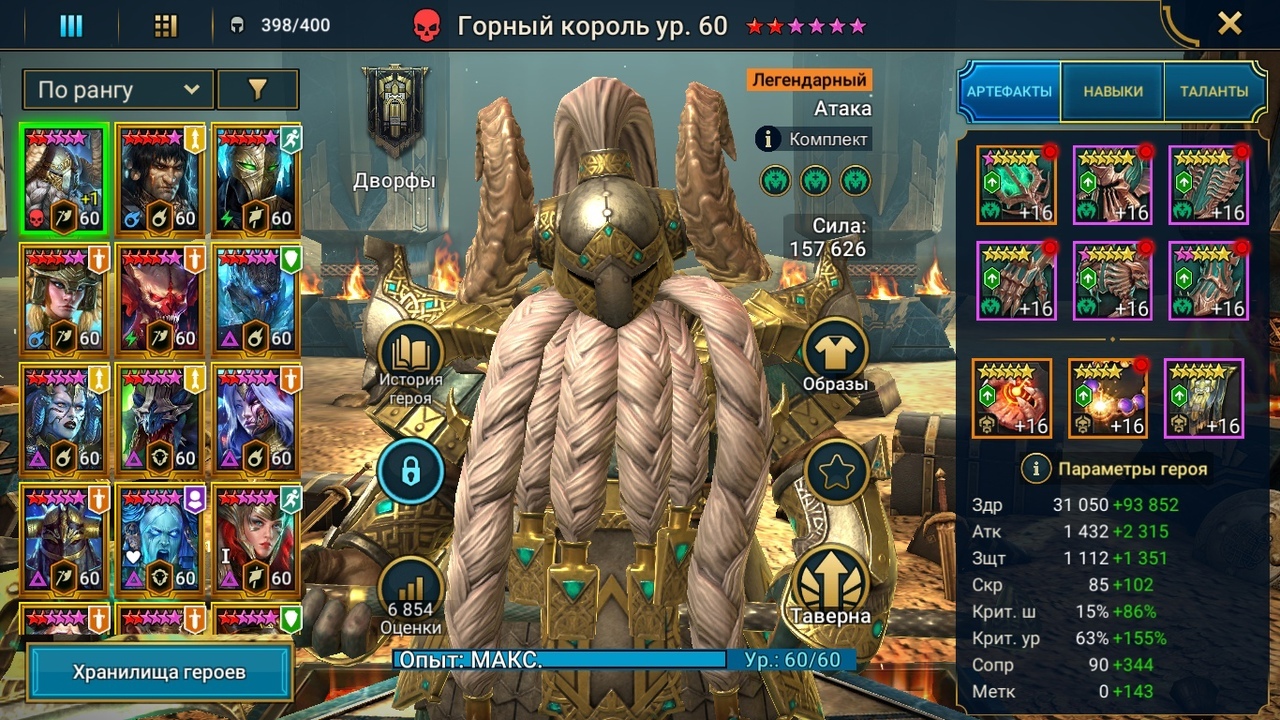The image size is (1280, 720).
Task: Toggle the hero lock button
Action: 409,470
